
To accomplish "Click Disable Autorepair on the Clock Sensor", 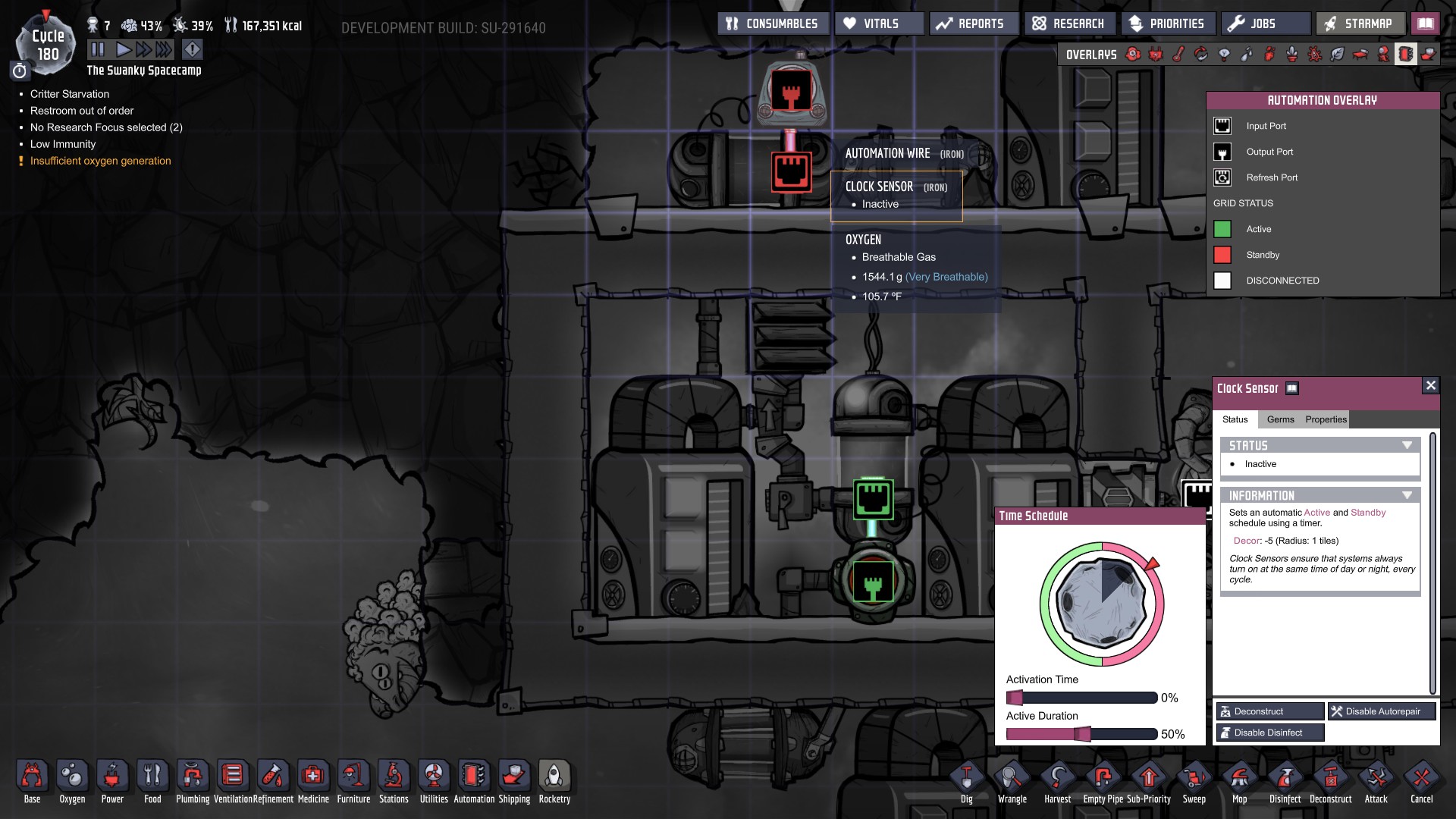I will pyautogui.click(x=1382, y=711).
